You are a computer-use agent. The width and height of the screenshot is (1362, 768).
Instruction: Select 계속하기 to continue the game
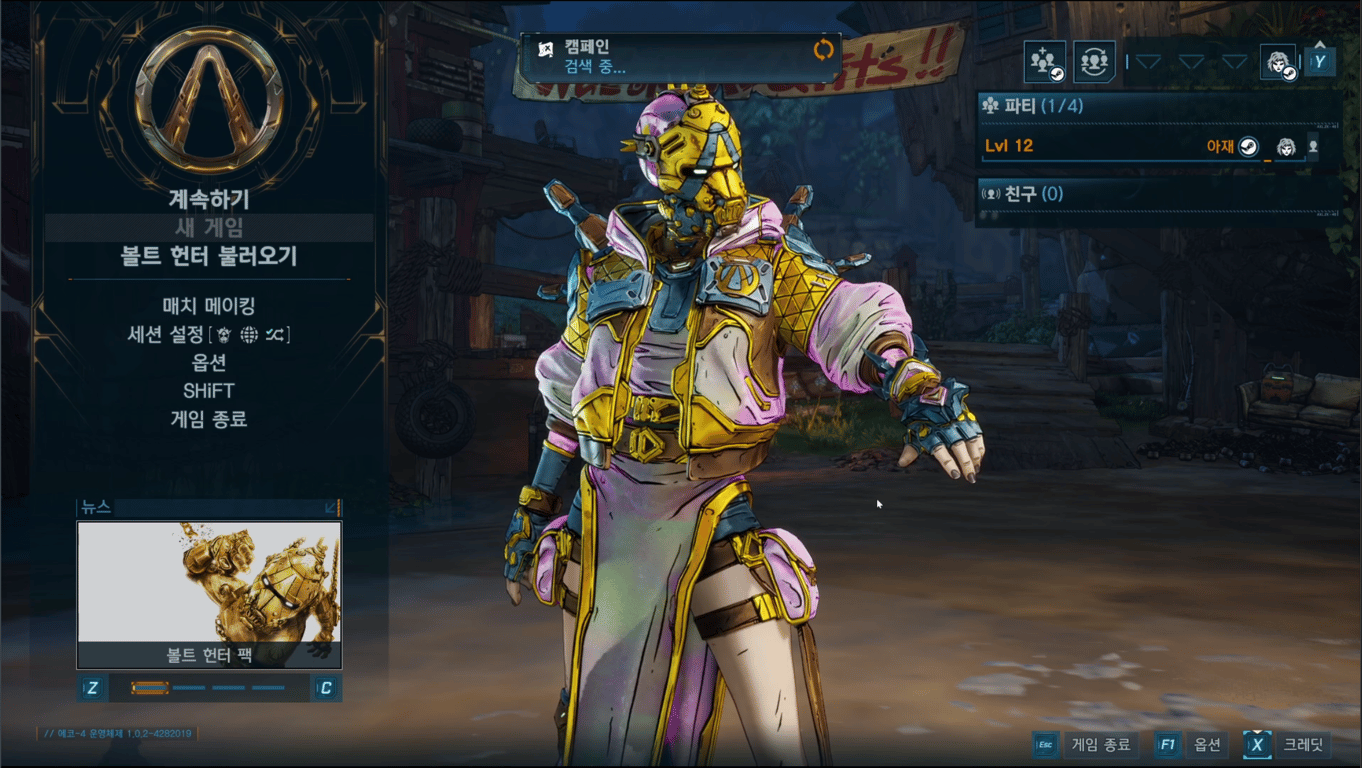pos(208,199)
